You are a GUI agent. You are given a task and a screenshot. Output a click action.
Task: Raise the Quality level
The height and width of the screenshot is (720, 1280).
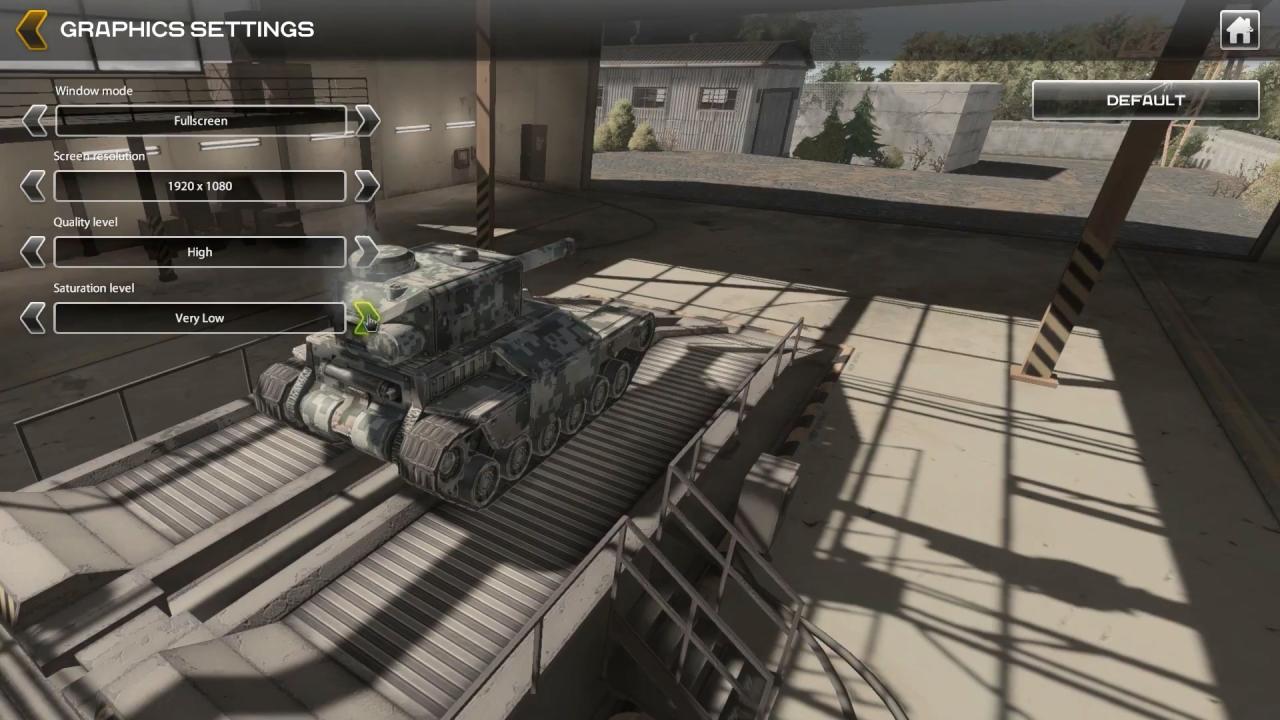(x=367, y=252)
